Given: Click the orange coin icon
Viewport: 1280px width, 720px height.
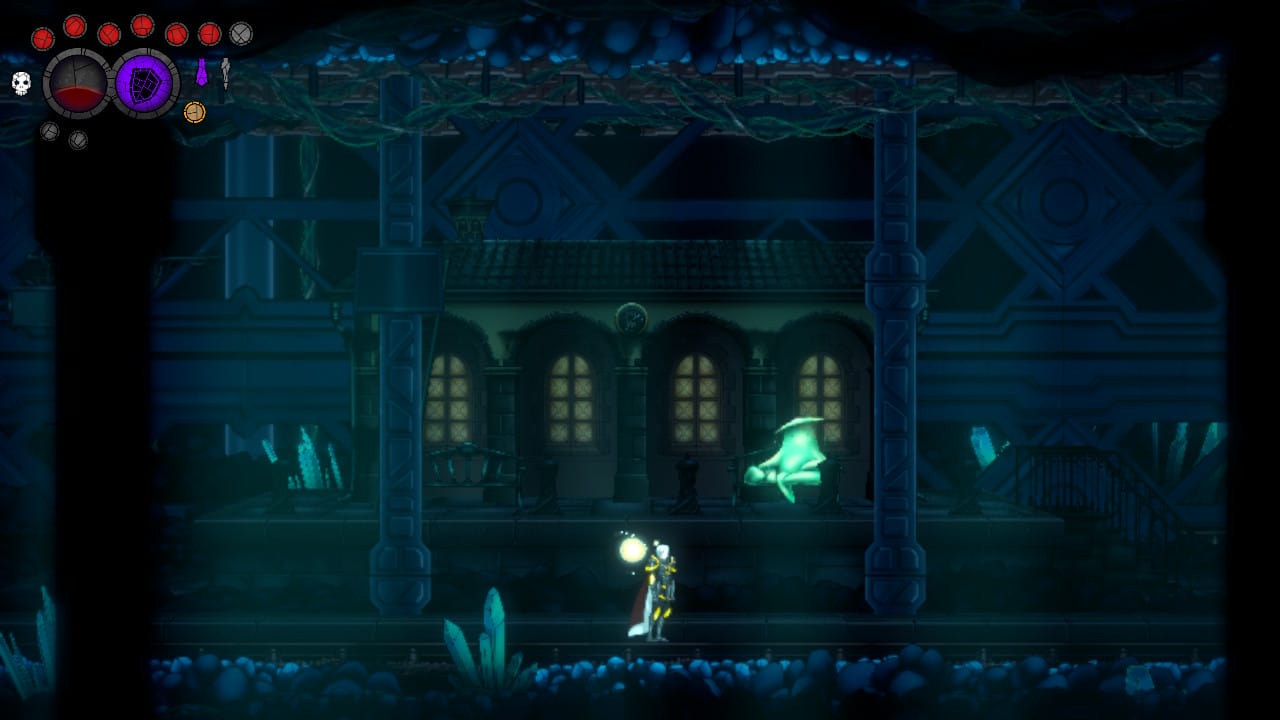Looking at the screenshot, I should pos(194,112).
